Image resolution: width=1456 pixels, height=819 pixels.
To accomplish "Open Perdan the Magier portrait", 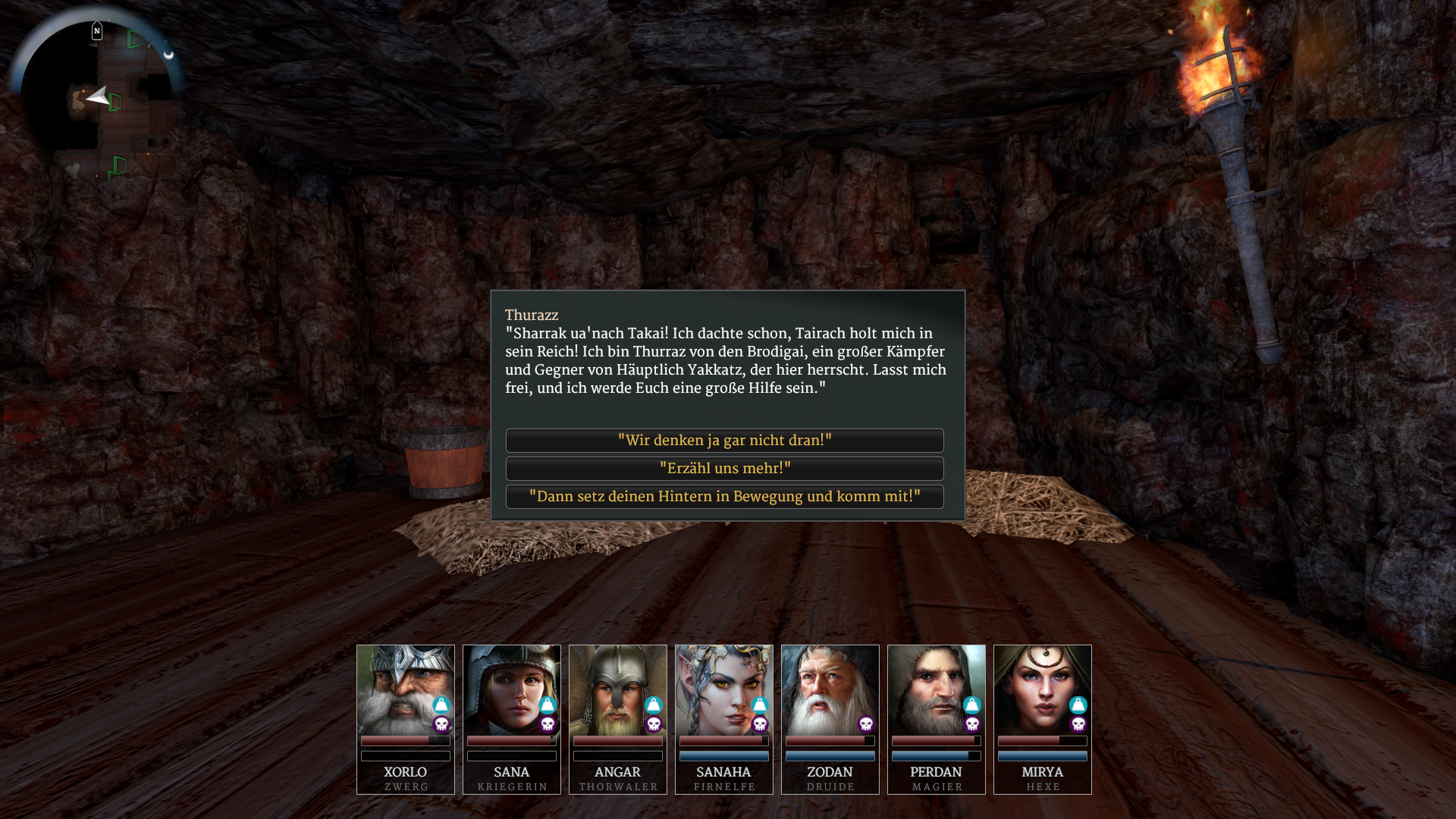I will pos(936,689).
